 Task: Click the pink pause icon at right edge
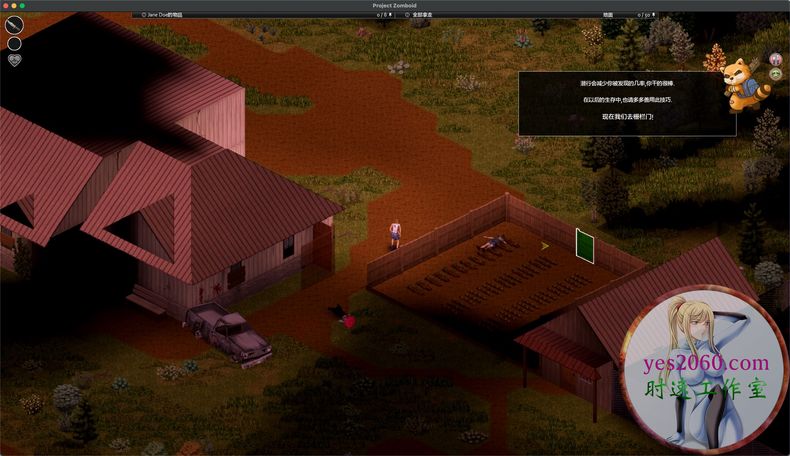pos(776,59)
